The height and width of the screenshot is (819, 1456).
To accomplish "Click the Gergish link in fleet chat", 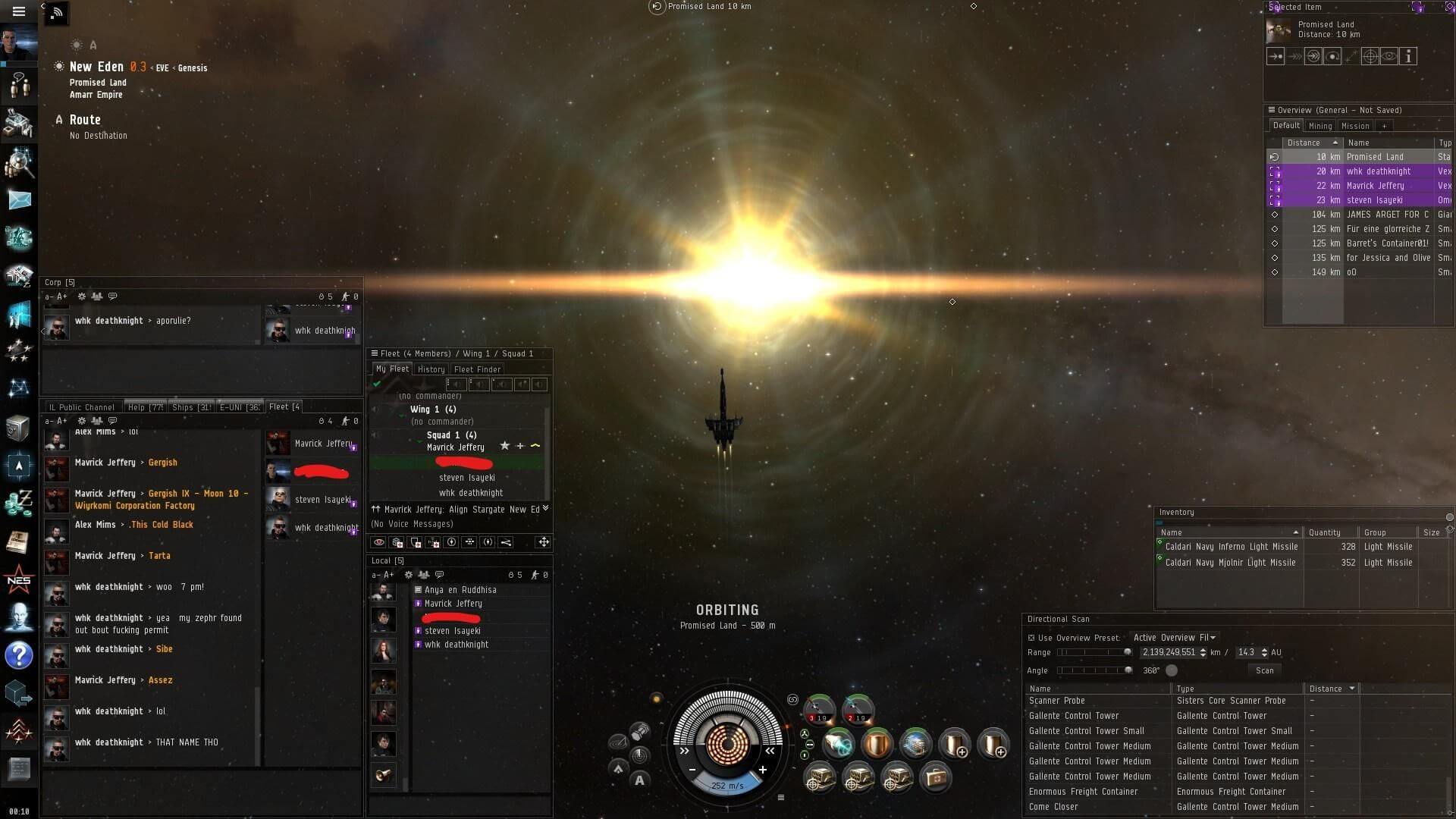I will point(162,463).
